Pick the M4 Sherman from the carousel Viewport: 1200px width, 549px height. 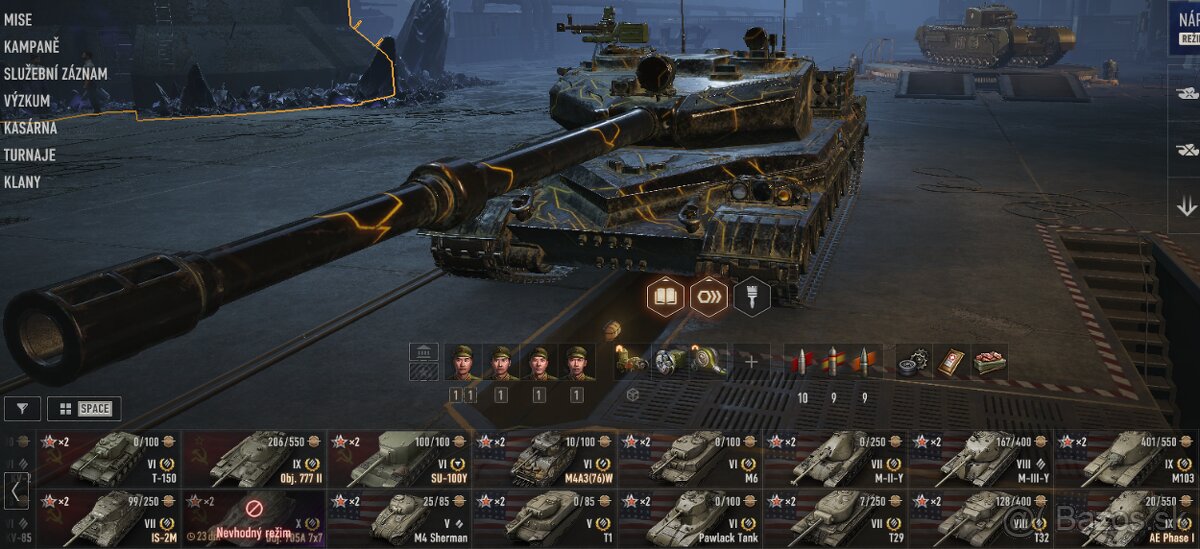coord(399,518)
